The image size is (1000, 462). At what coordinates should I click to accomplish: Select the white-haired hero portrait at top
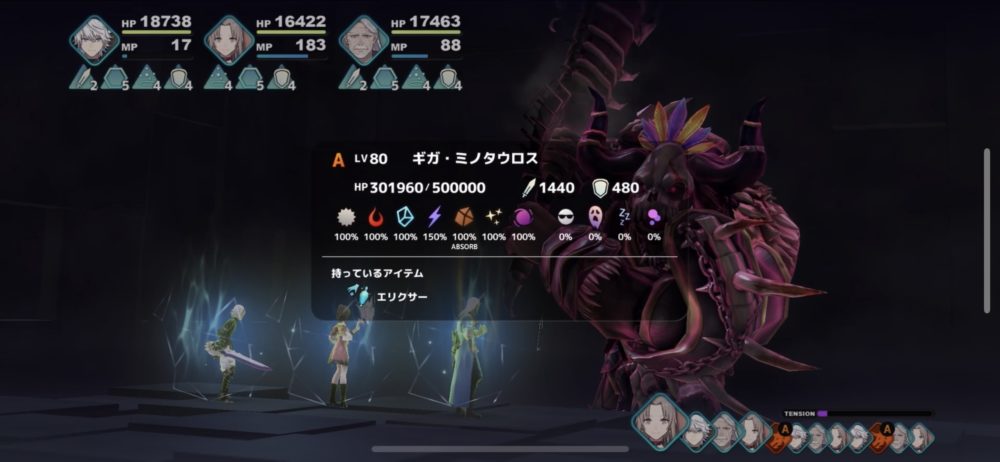click(x=95, y=40)
